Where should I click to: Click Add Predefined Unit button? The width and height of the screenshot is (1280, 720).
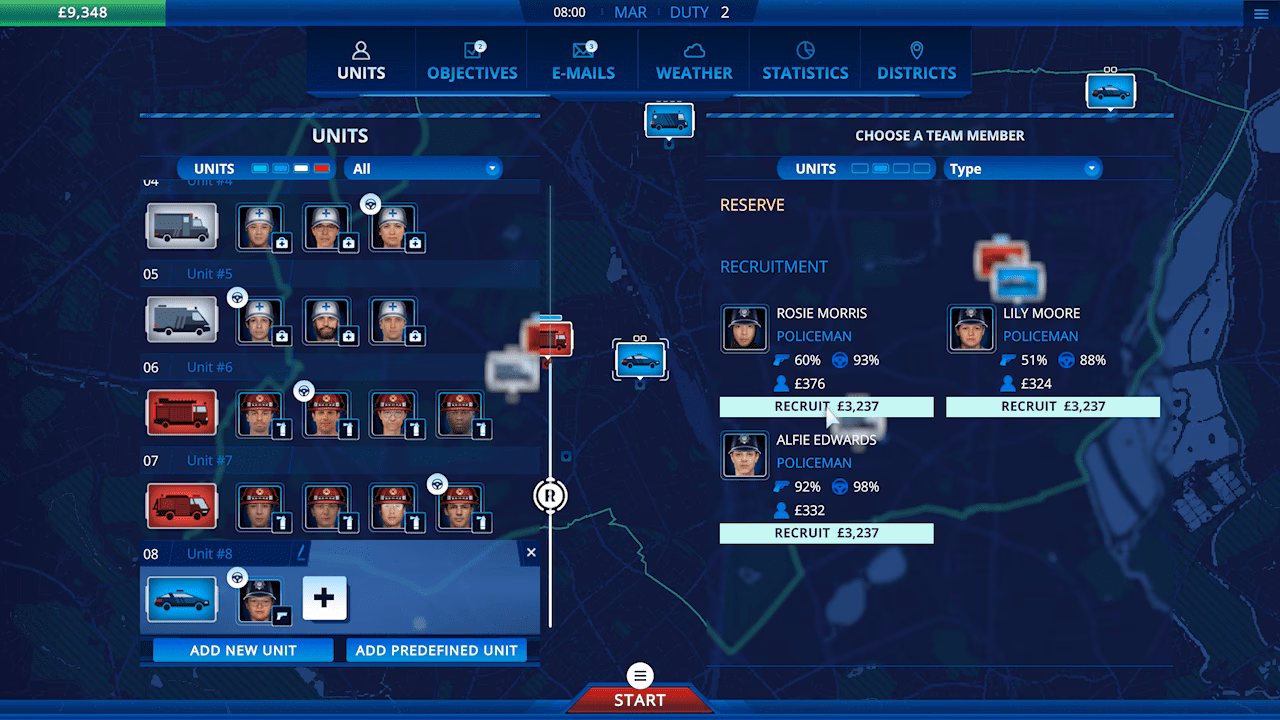coord(436,650)
